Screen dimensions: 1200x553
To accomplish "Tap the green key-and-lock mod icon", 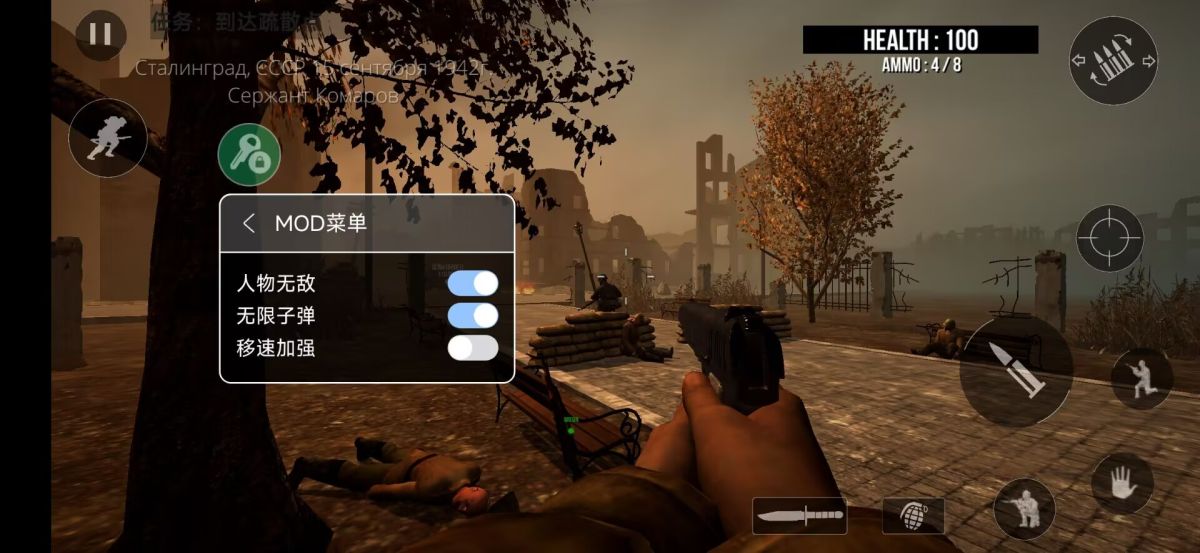I will [x=249, y=154].
